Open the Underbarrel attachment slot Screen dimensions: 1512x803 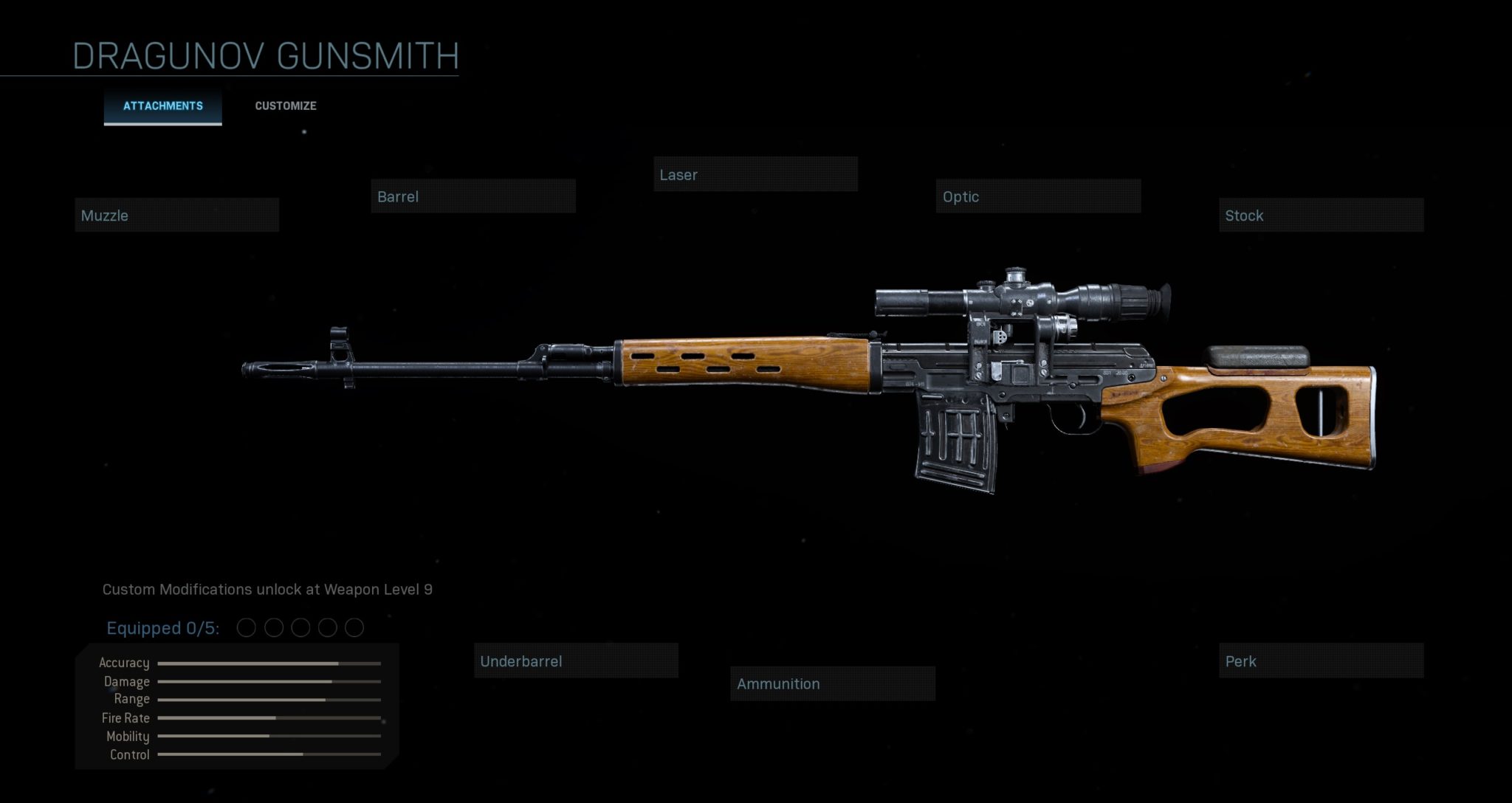pos(576,661)
